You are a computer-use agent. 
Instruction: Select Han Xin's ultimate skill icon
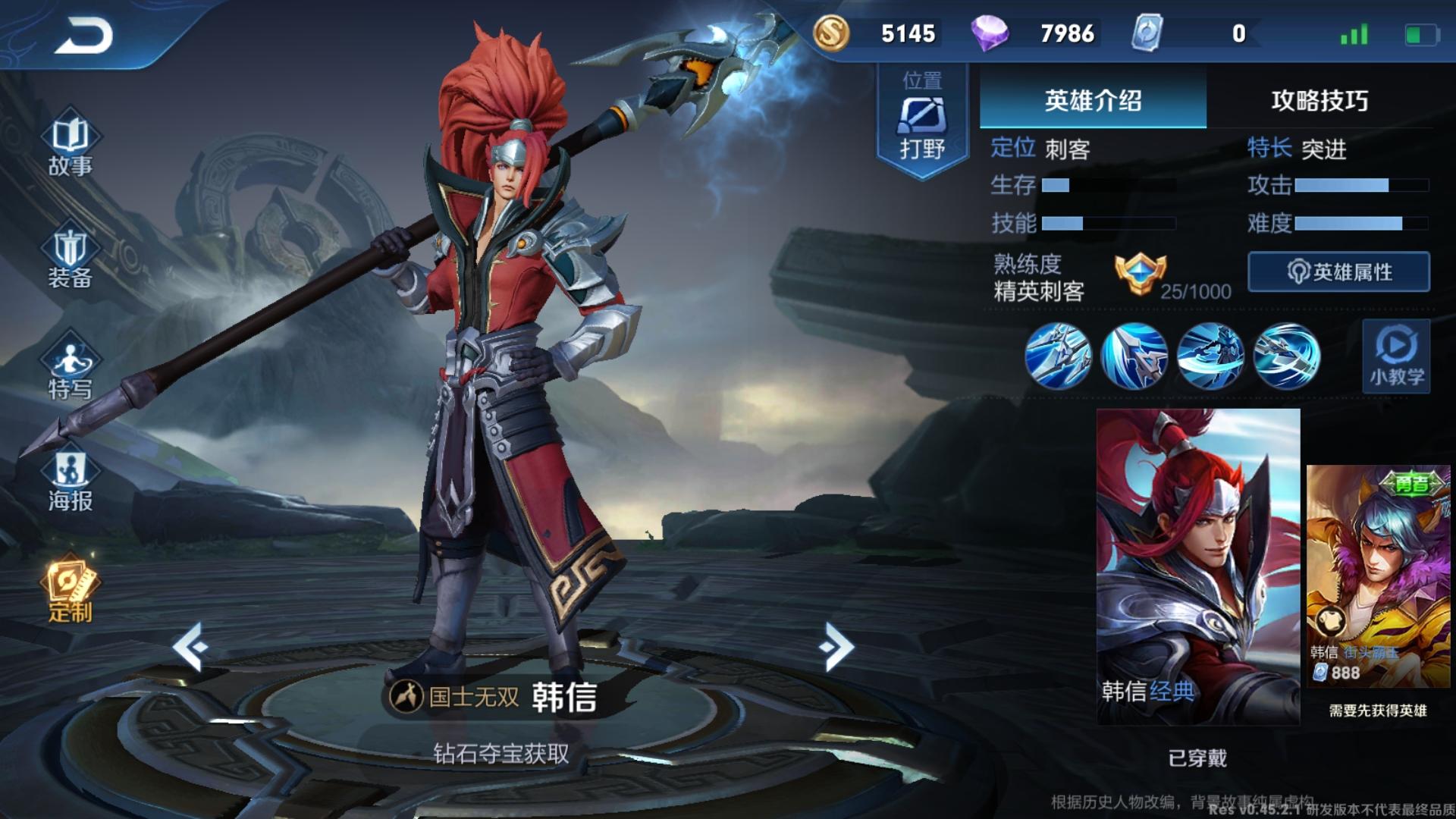point(1285,356)
